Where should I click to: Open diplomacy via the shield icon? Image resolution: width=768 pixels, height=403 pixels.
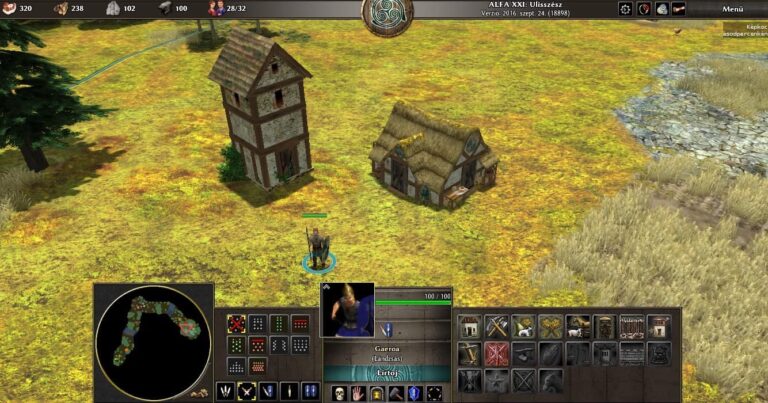644,9
